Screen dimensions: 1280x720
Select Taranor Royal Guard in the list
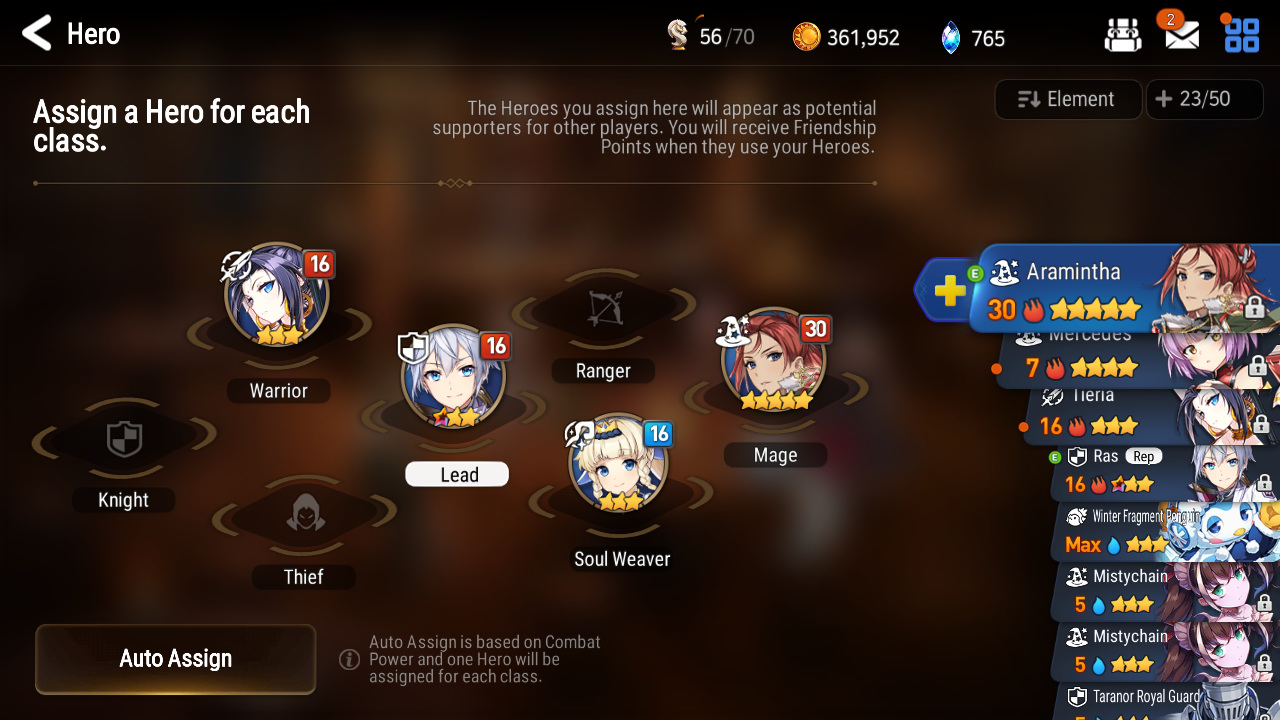tap(1160, 700)
